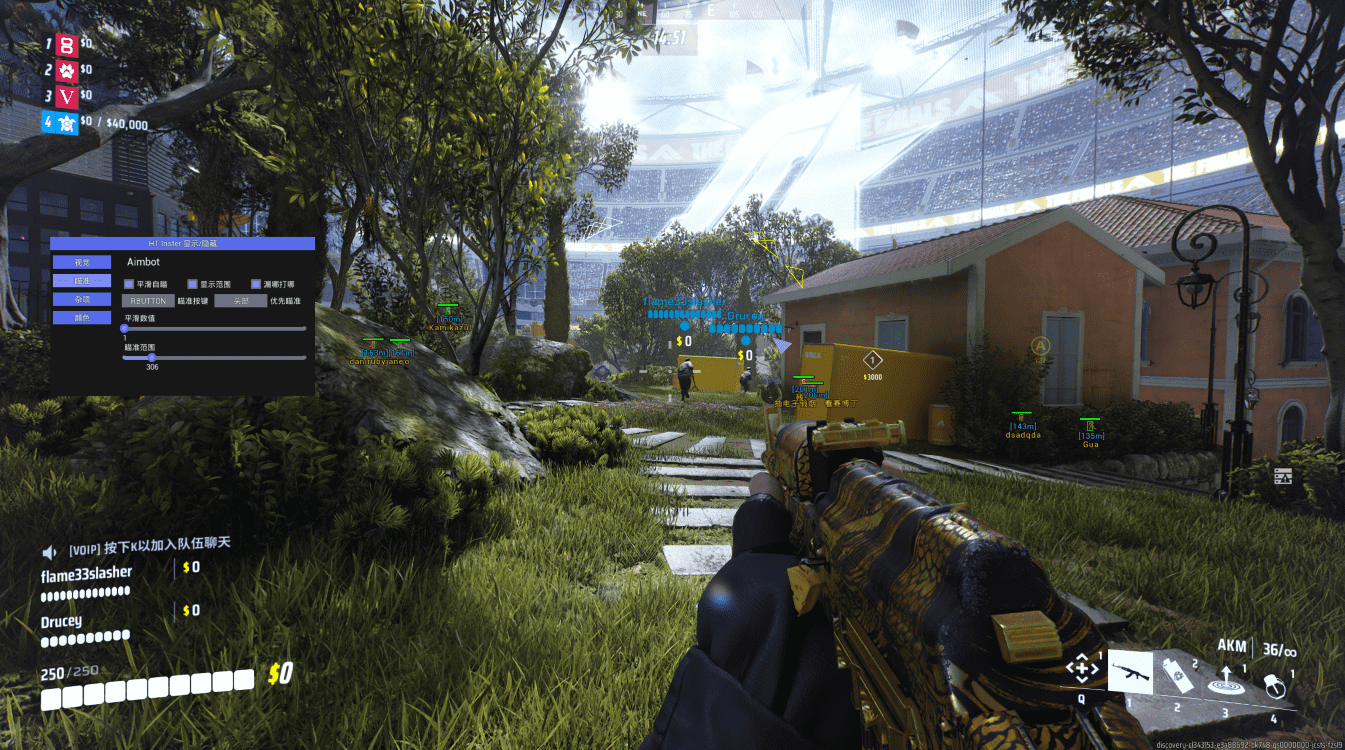
Task: Switch to the 视觉 tab in the overlay
Action: 82,262
